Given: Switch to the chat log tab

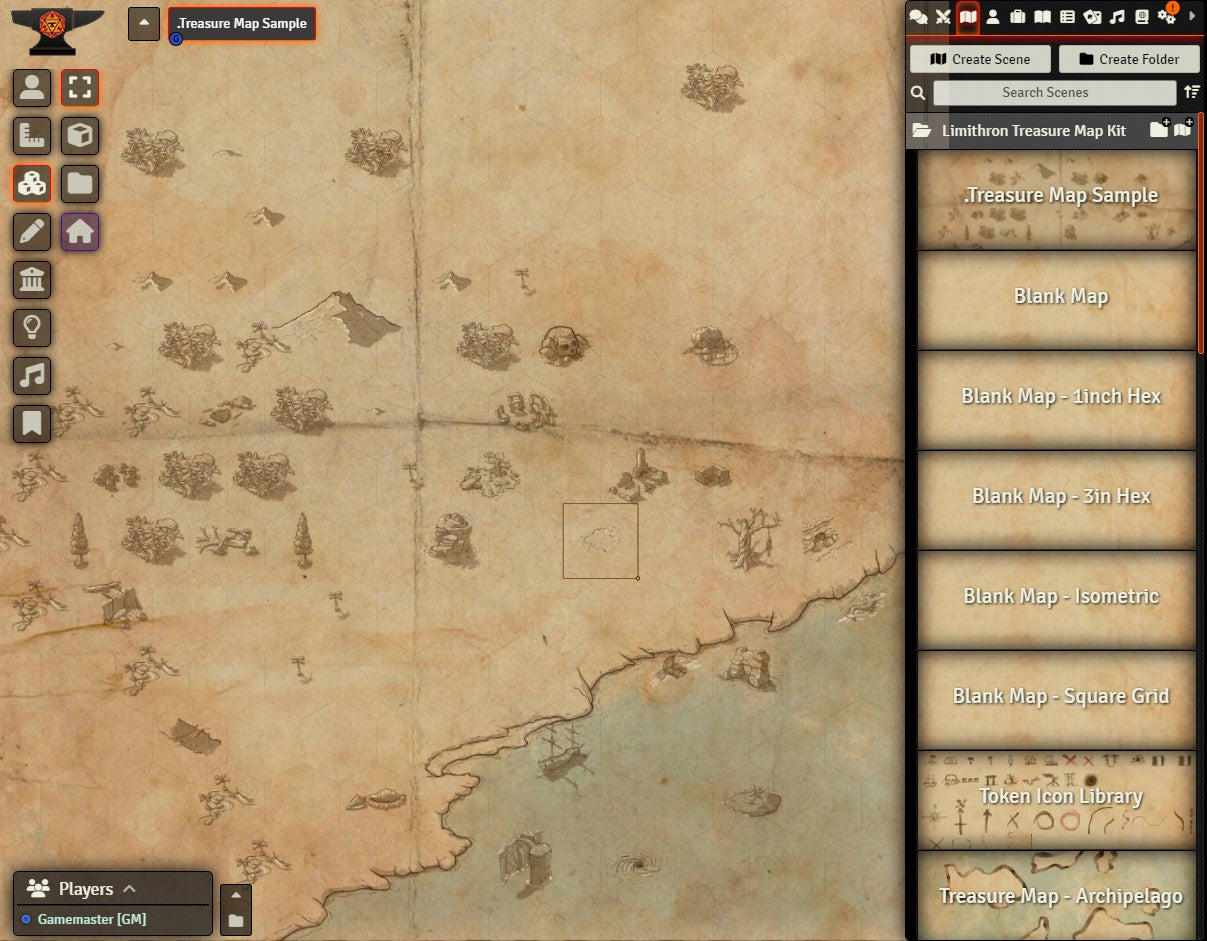Looking at the screenshot, I should tap(918, 16).
